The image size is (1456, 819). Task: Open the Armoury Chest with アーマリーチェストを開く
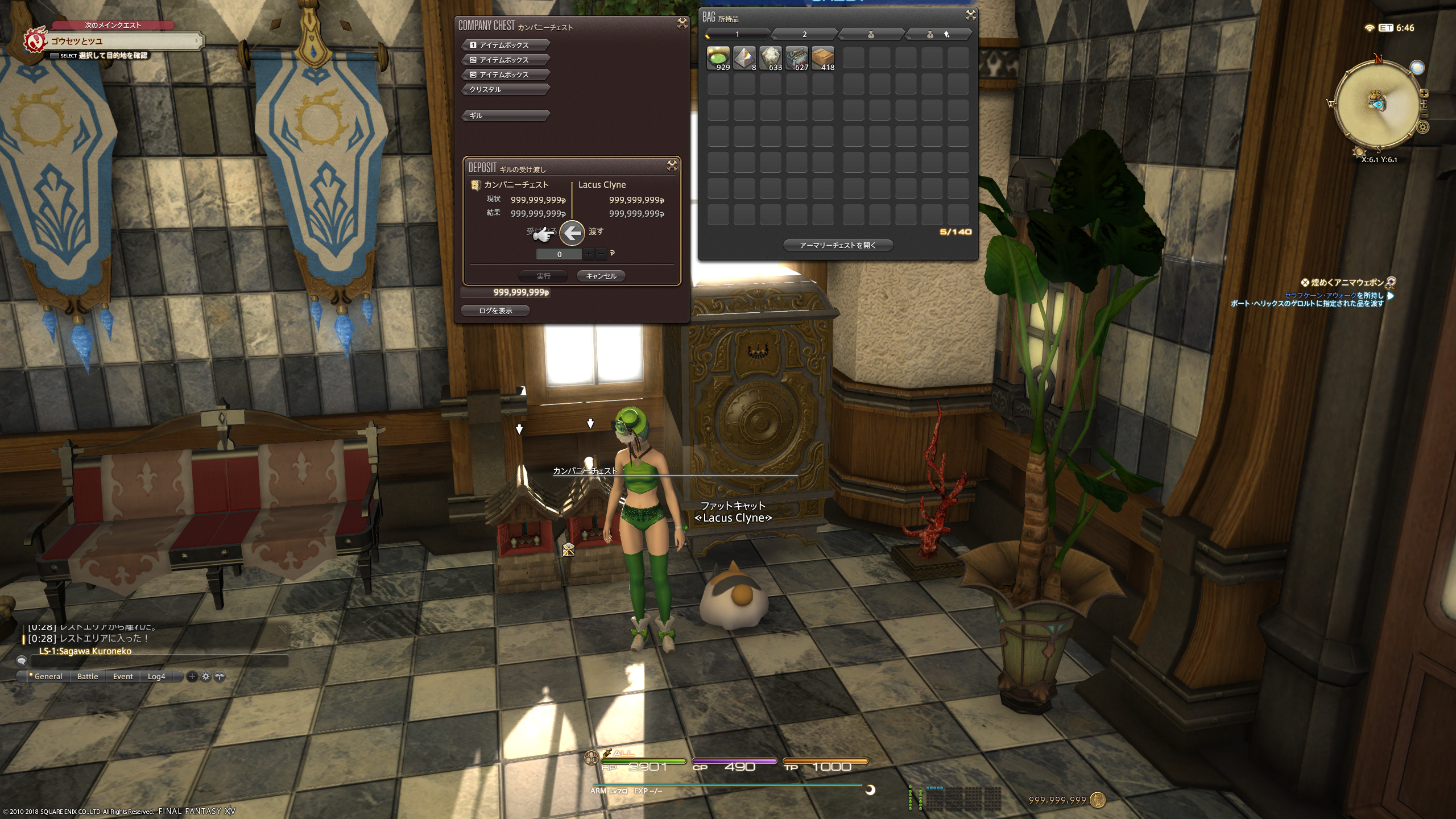click(x=838, y=245)
